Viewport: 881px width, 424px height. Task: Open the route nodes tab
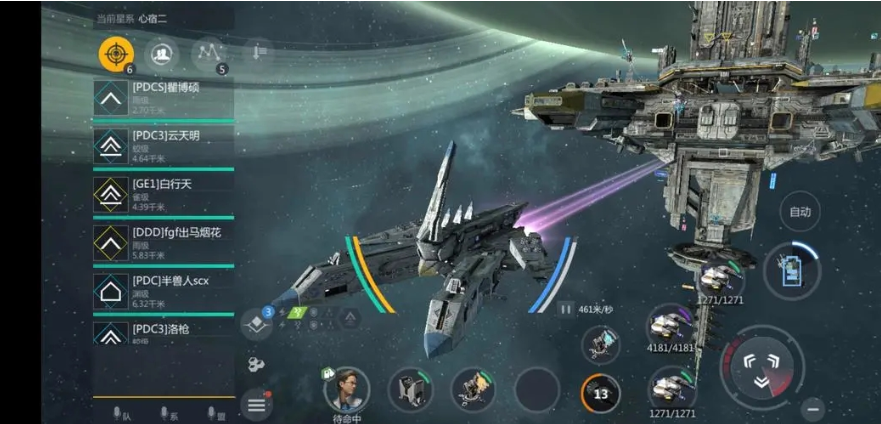[x=208, y=54]
